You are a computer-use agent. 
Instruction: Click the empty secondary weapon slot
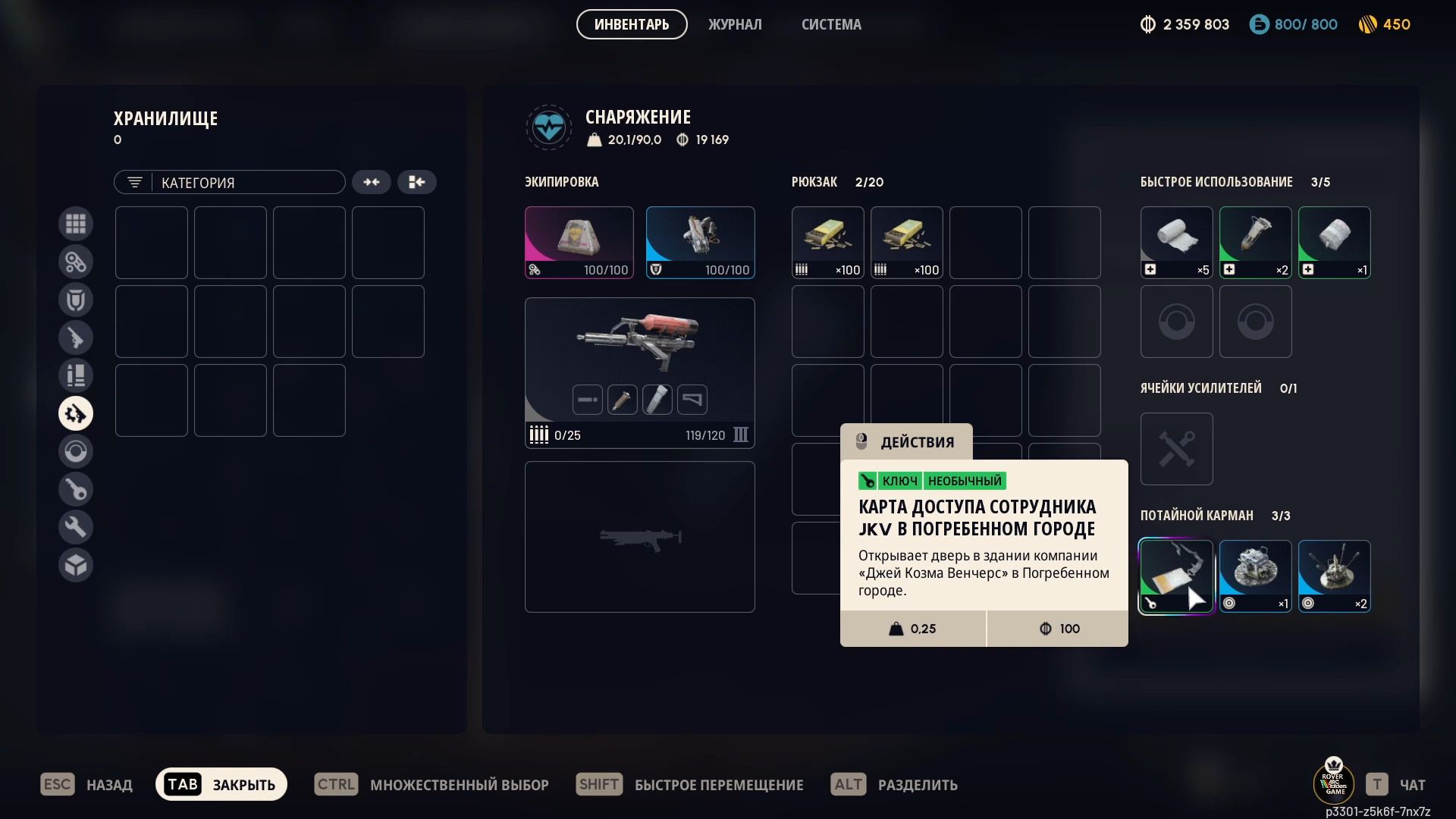pyautogui.click(x=640, y=537)
